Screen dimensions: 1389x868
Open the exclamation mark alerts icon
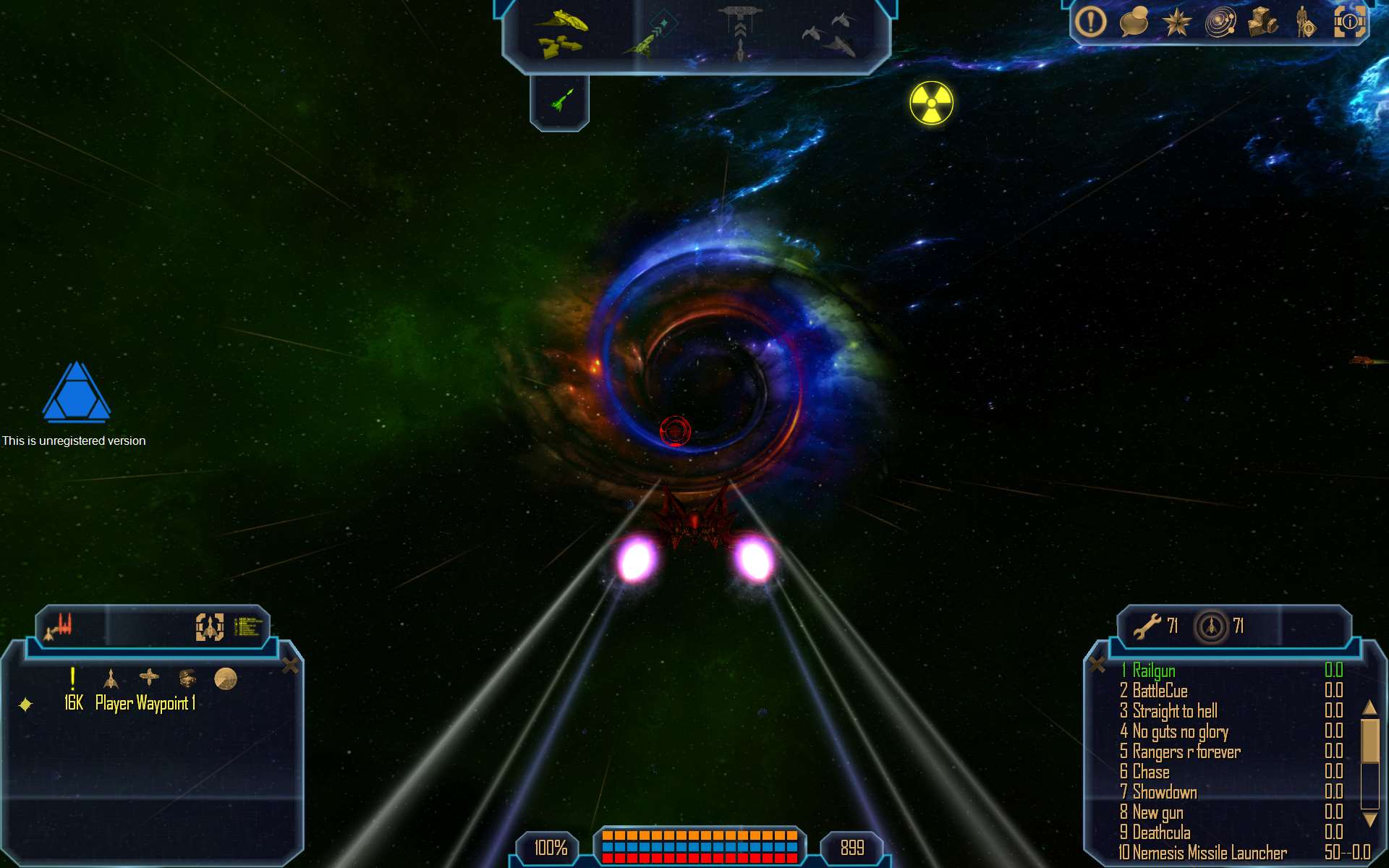(x=1090, y=22)
